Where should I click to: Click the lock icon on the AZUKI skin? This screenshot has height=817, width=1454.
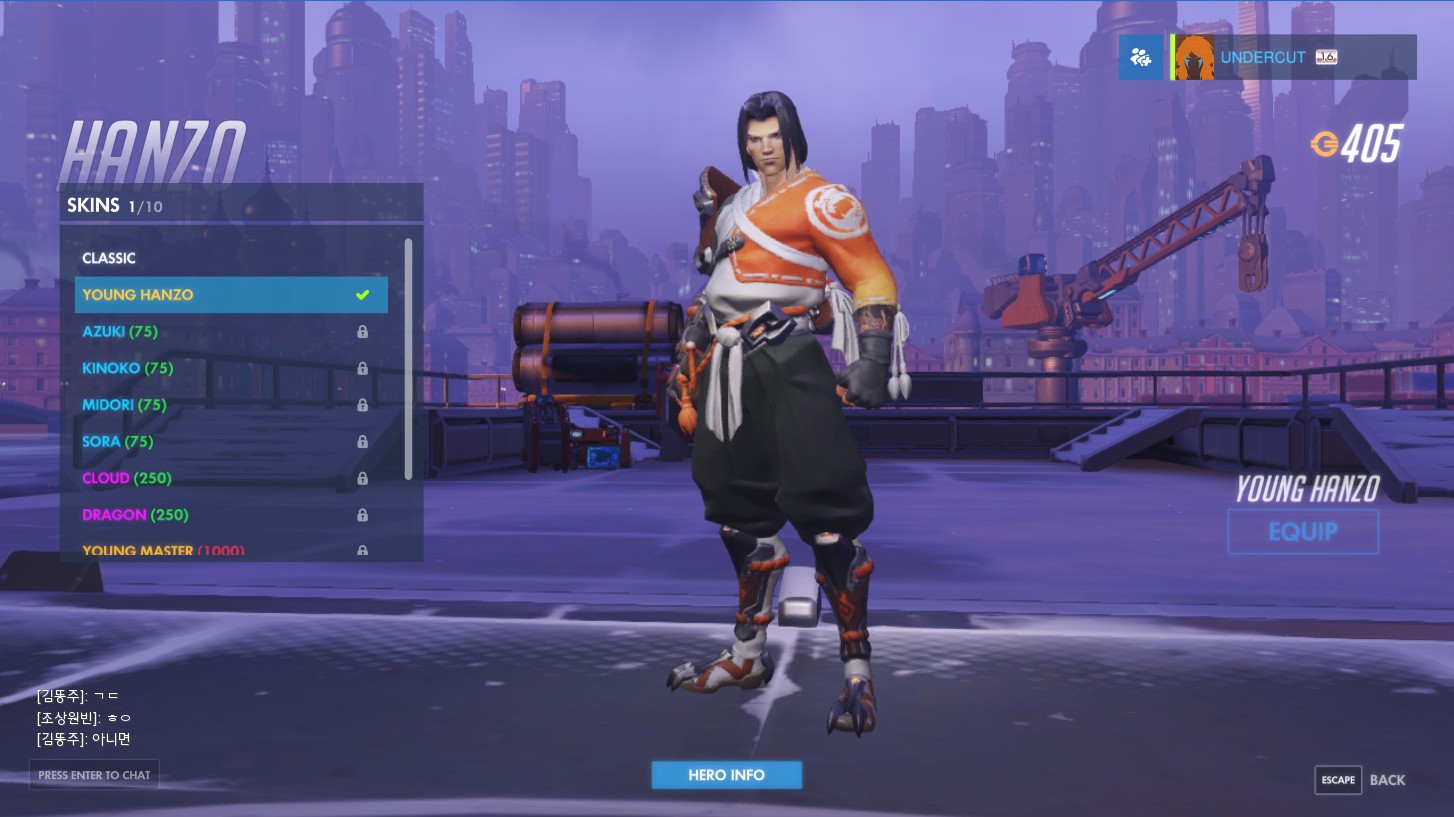(x=362, y=331)
